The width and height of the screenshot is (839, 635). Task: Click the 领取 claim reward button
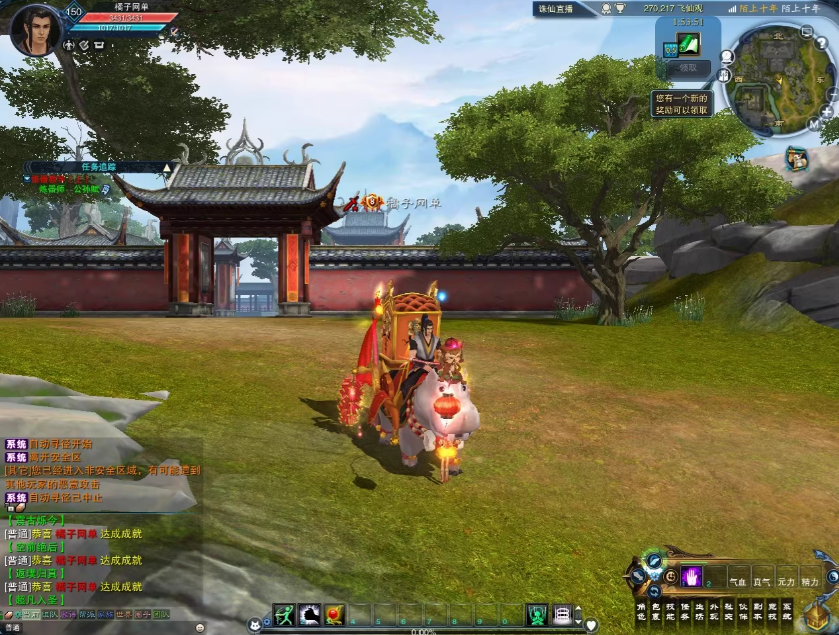tap(687, 68)
